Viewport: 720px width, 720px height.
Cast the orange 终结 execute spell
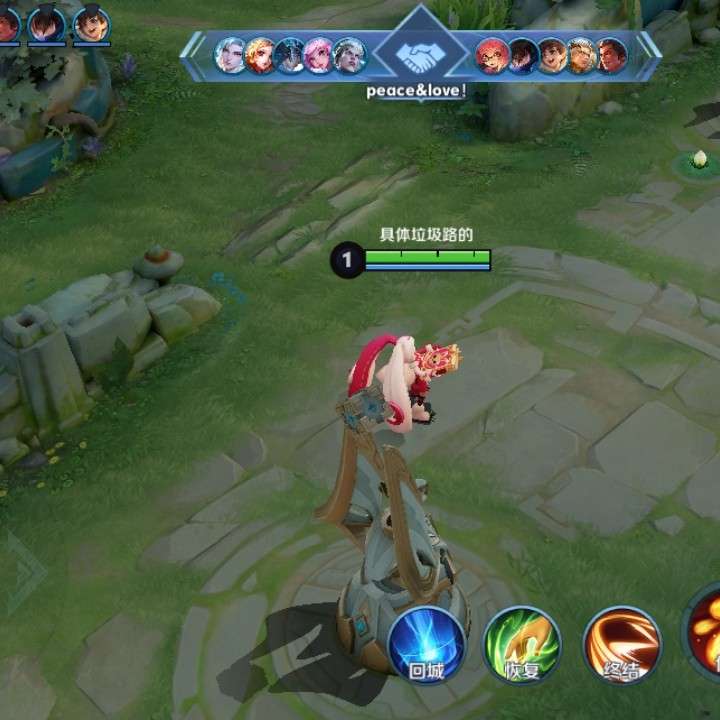pos(622,645)
